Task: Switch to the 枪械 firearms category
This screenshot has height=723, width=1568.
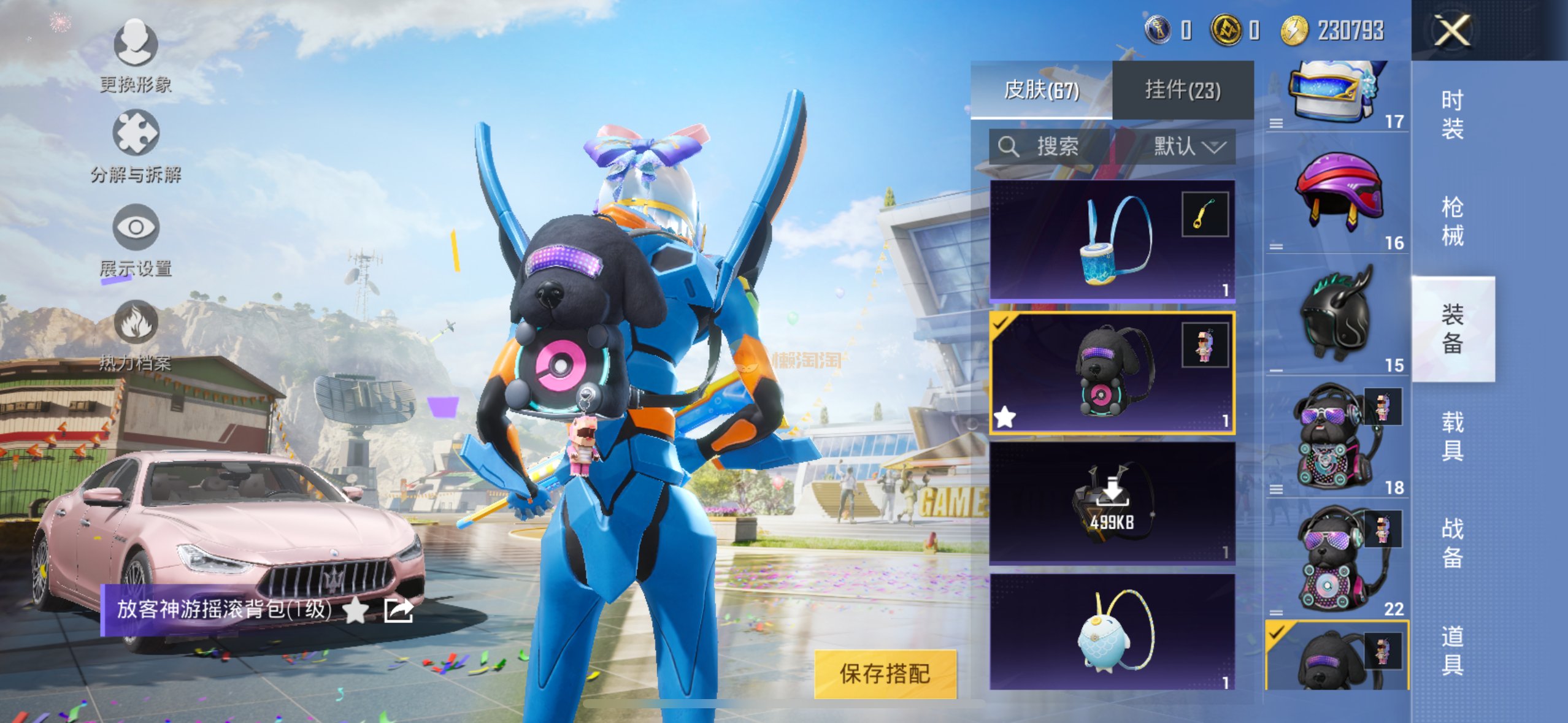Action: pyautogui.click(x=1452, y=221)
